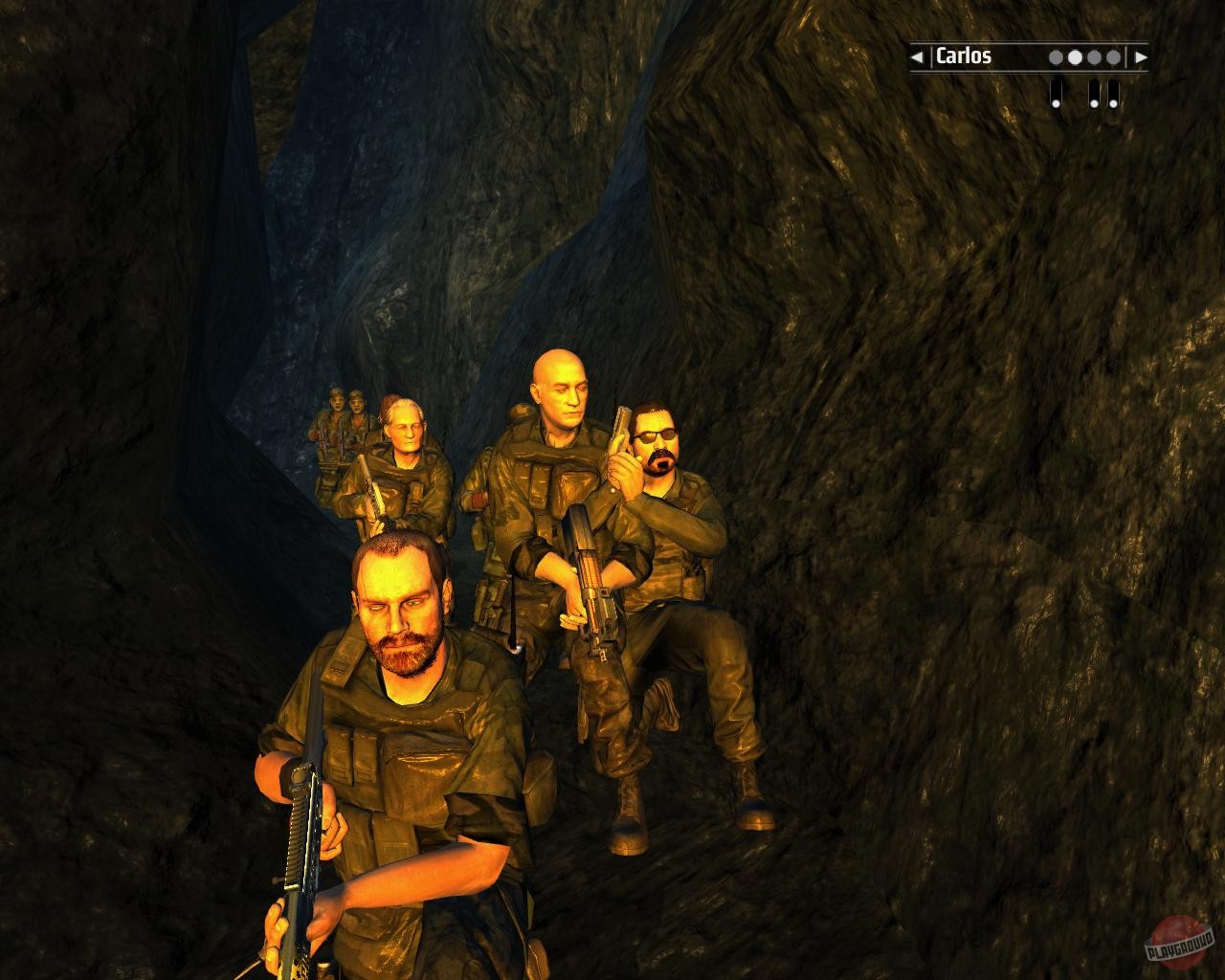This screenshot has width=1225, height=980.
Task: Click the divider line beside the Carlos label
Action: 932,57
